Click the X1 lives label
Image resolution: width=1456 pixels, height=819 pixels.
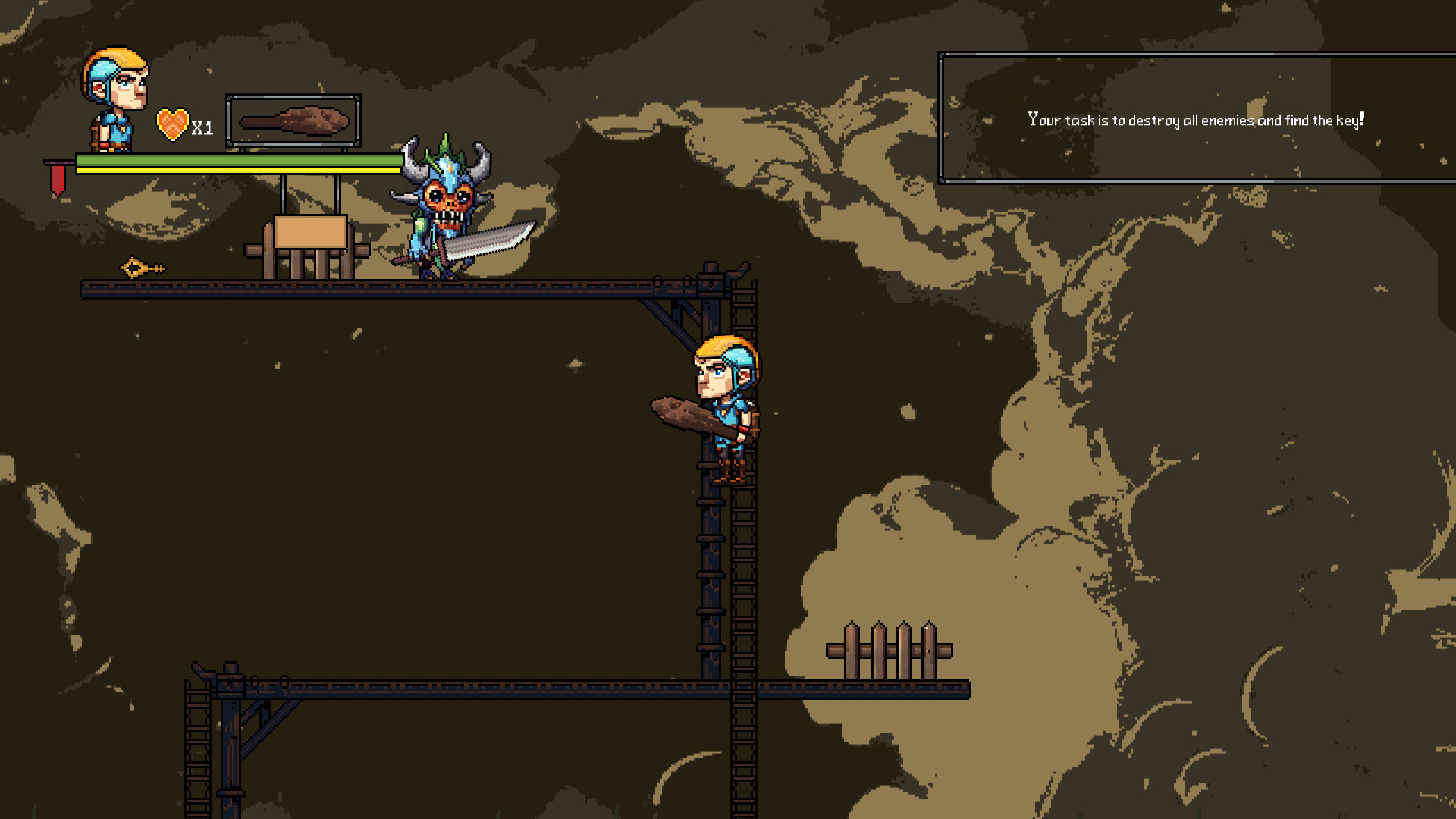pyautogui.click(x=201, y=129)
